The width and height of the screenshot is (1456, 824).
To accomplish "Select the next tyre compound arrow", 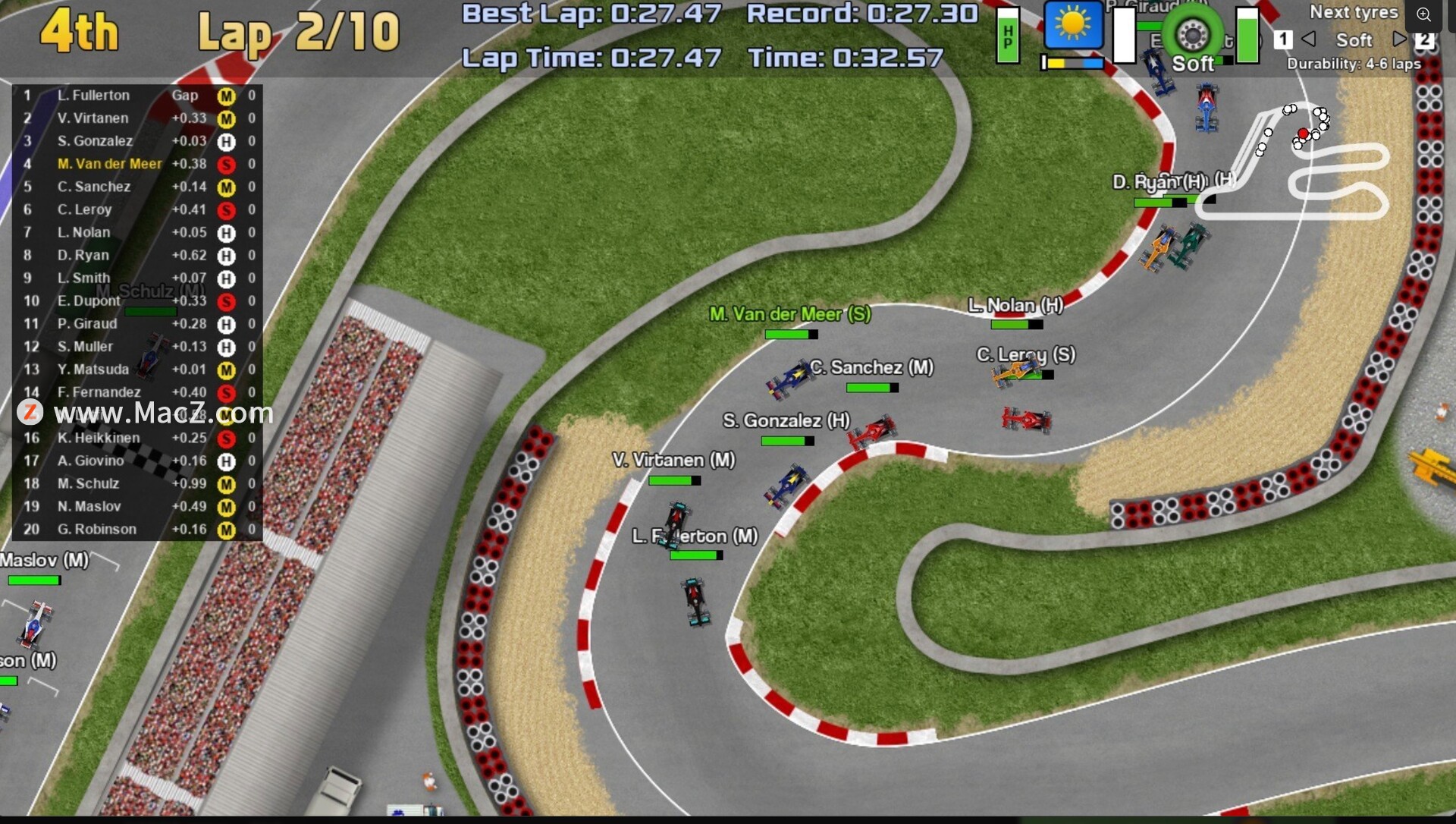I will 1400,39.
